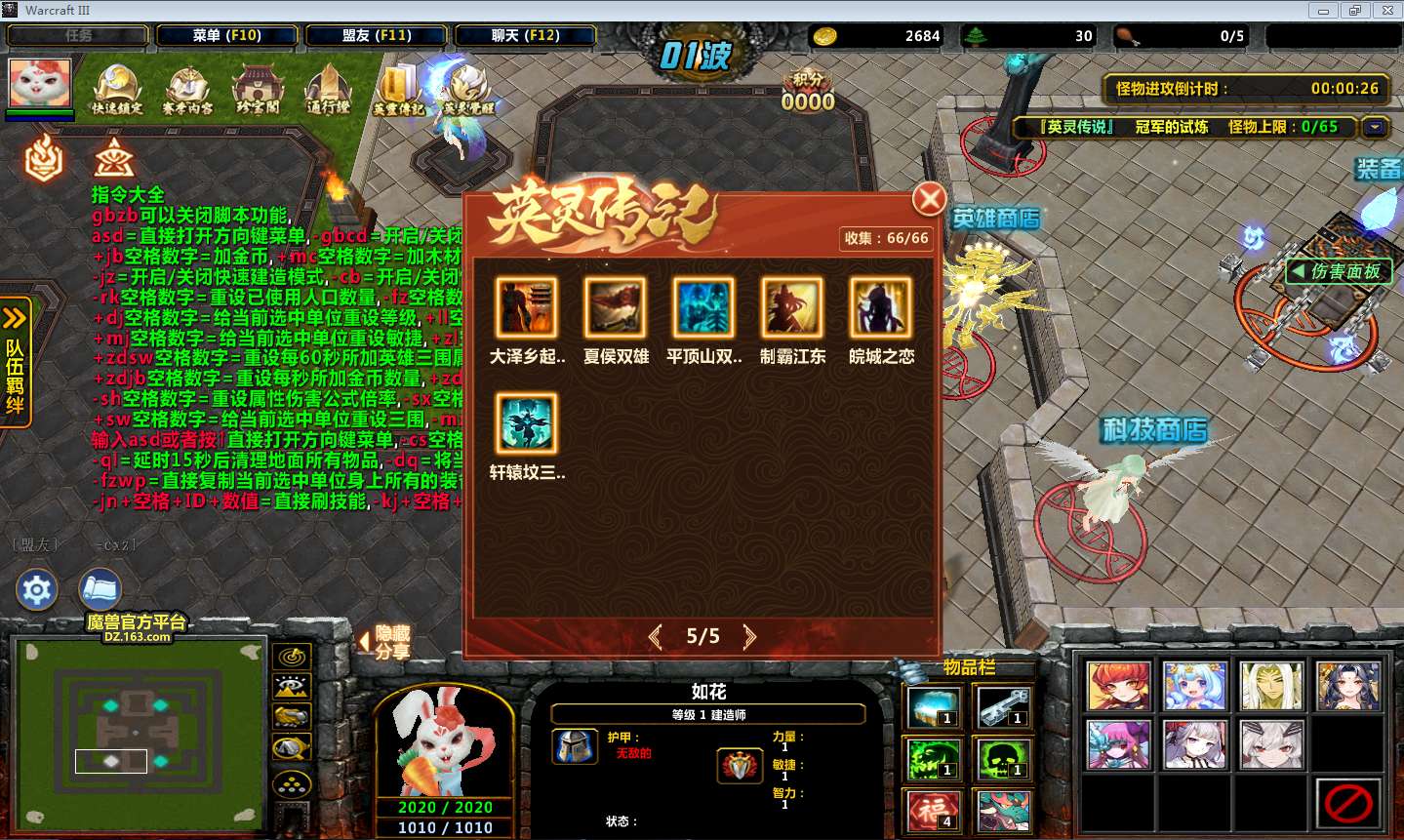This screenshot has width=1404, height=840.
Task: Go to the next page arrow
Action: pyautogui.click(x=749, y=637)
